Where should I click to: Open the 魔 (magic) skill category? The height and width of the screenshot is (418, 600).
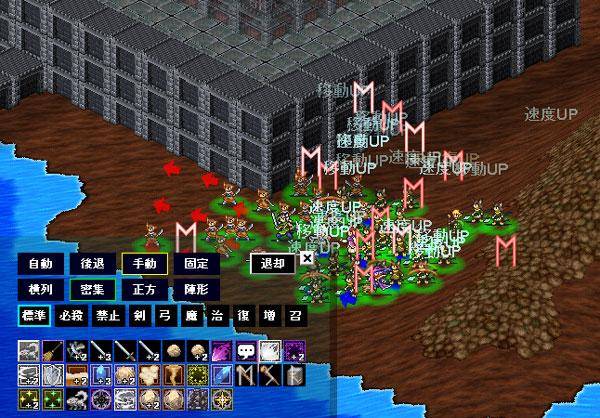(x=190, y=315)
